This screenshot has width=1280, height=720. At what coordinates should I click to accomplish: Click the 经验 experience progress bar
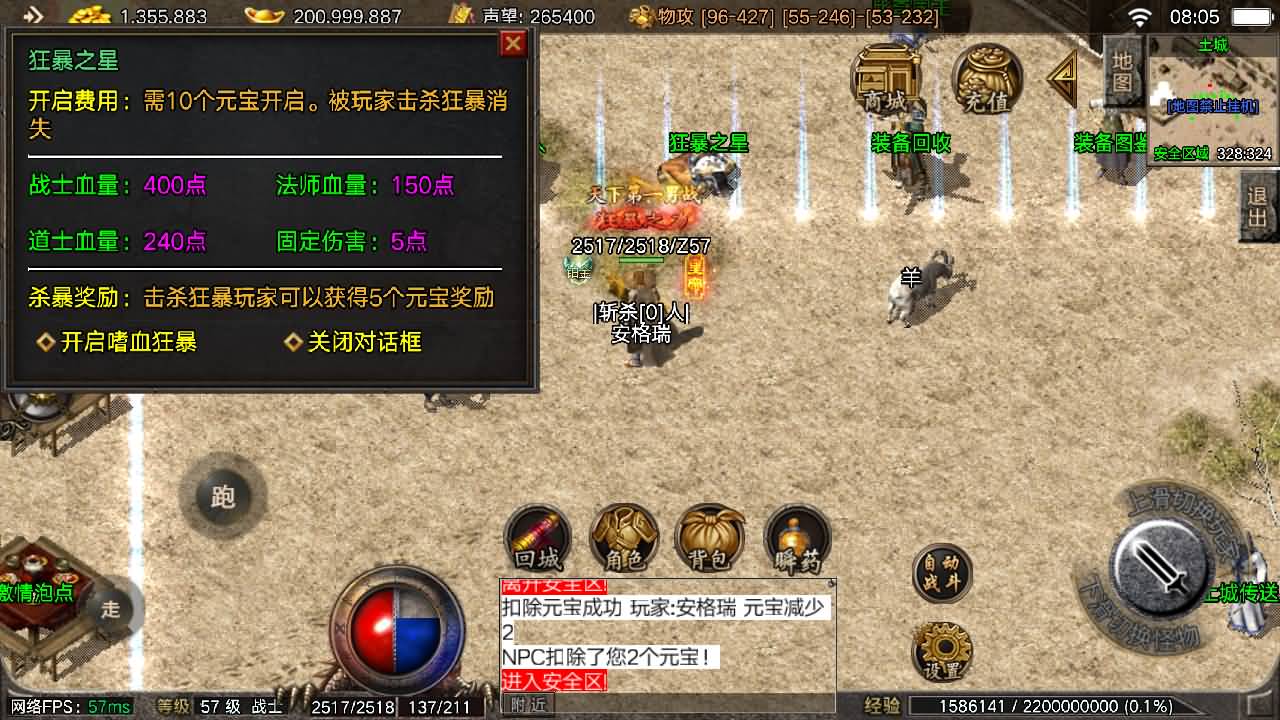[1060, 703]
